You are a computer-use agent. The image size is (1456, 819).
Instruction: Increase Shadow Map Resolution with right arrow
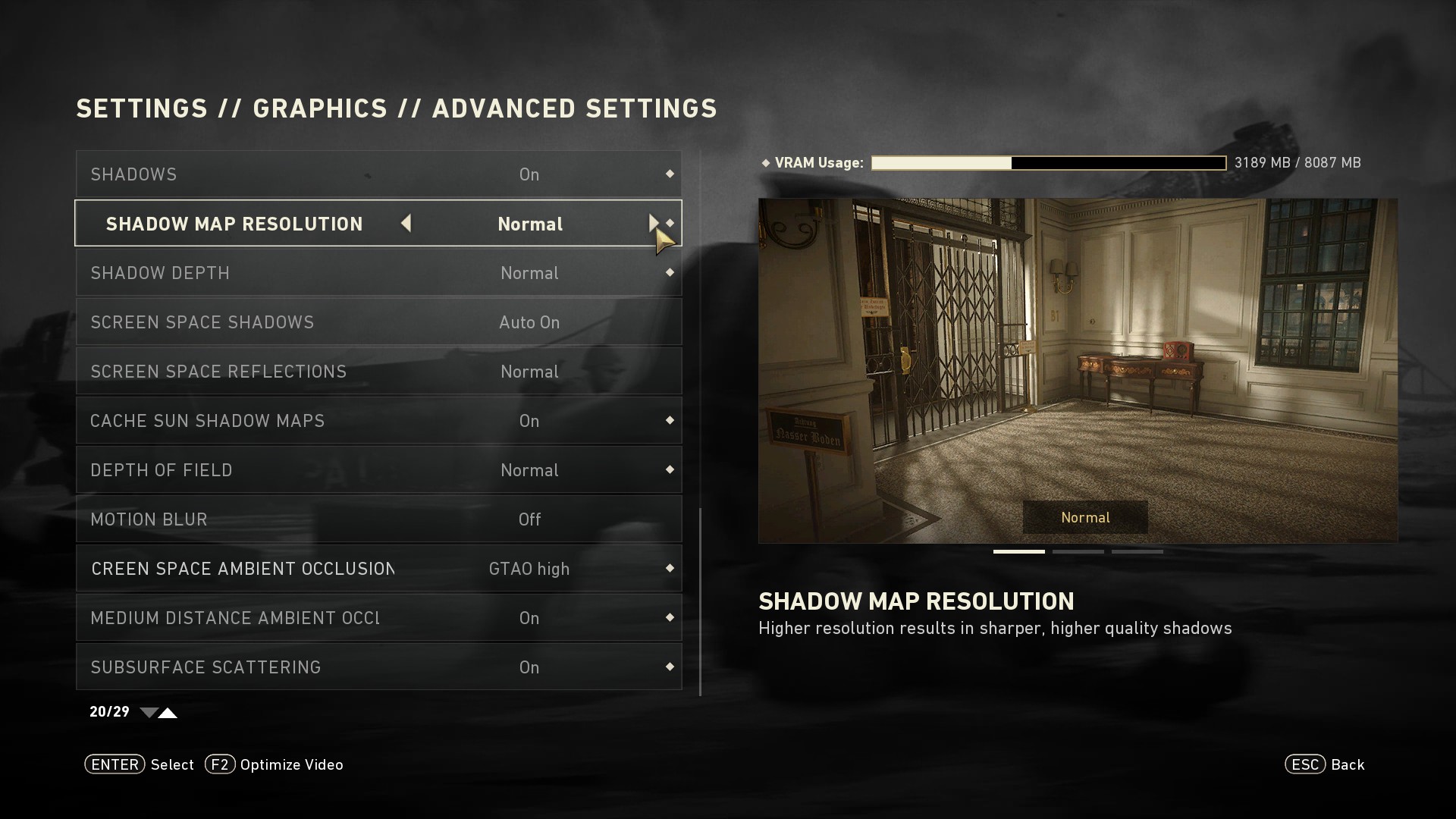tap(653, 223)
